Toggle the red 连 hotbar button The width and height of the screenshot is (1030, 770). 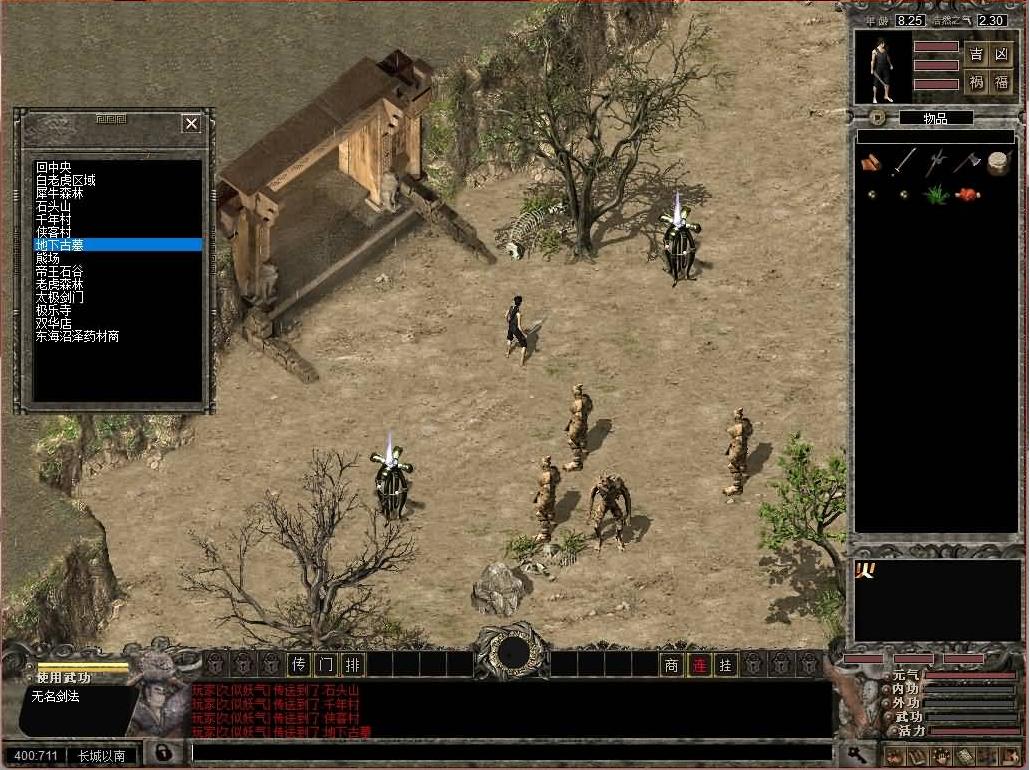click(x=699, y=664)
